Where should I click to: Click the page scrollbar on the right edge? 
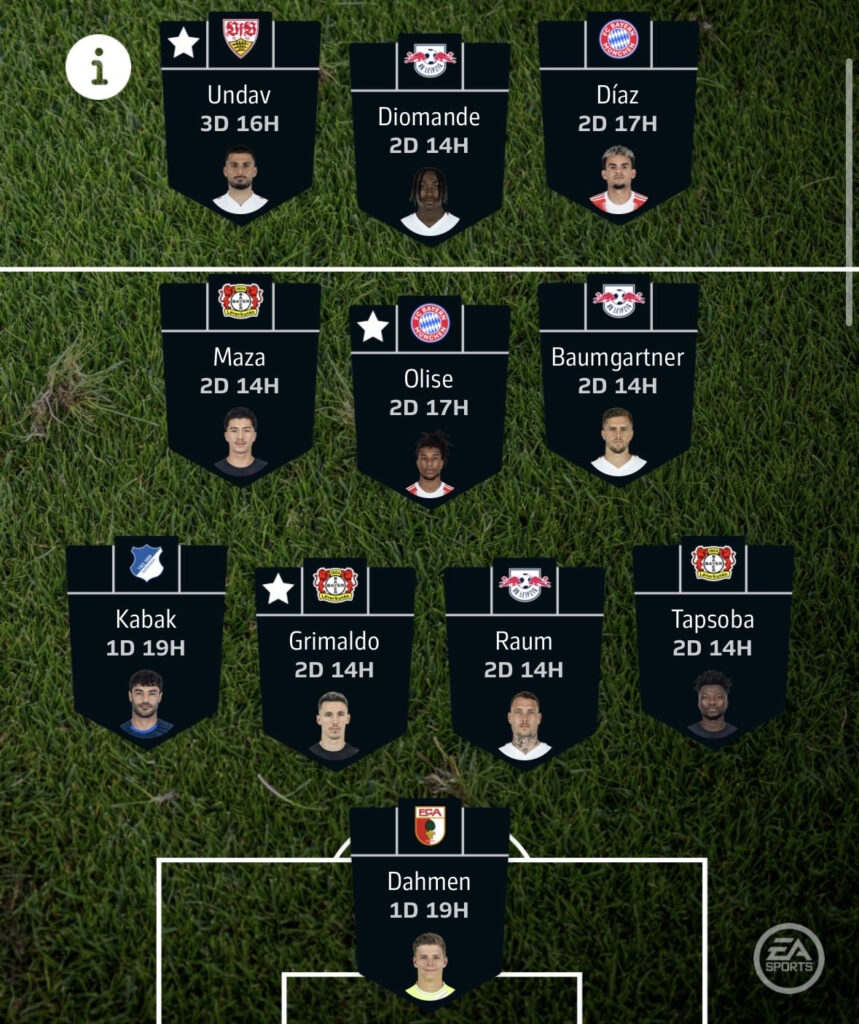click(x=850, y=190)
